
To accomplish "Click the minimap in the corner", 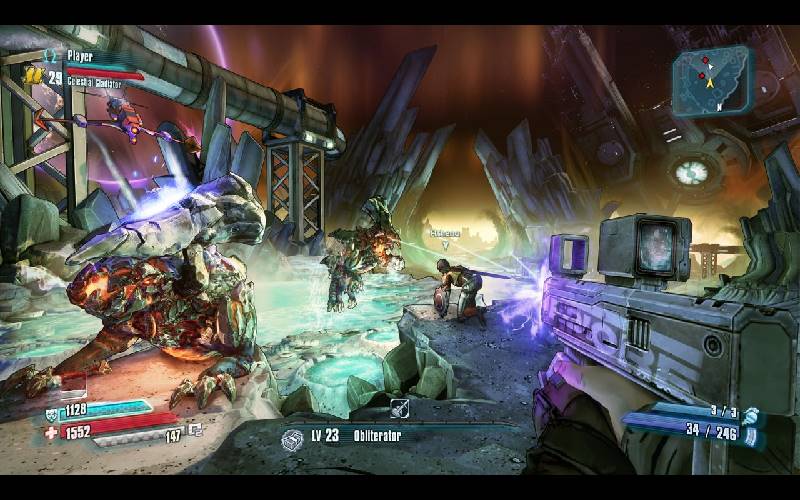I will tap(712, 79).
